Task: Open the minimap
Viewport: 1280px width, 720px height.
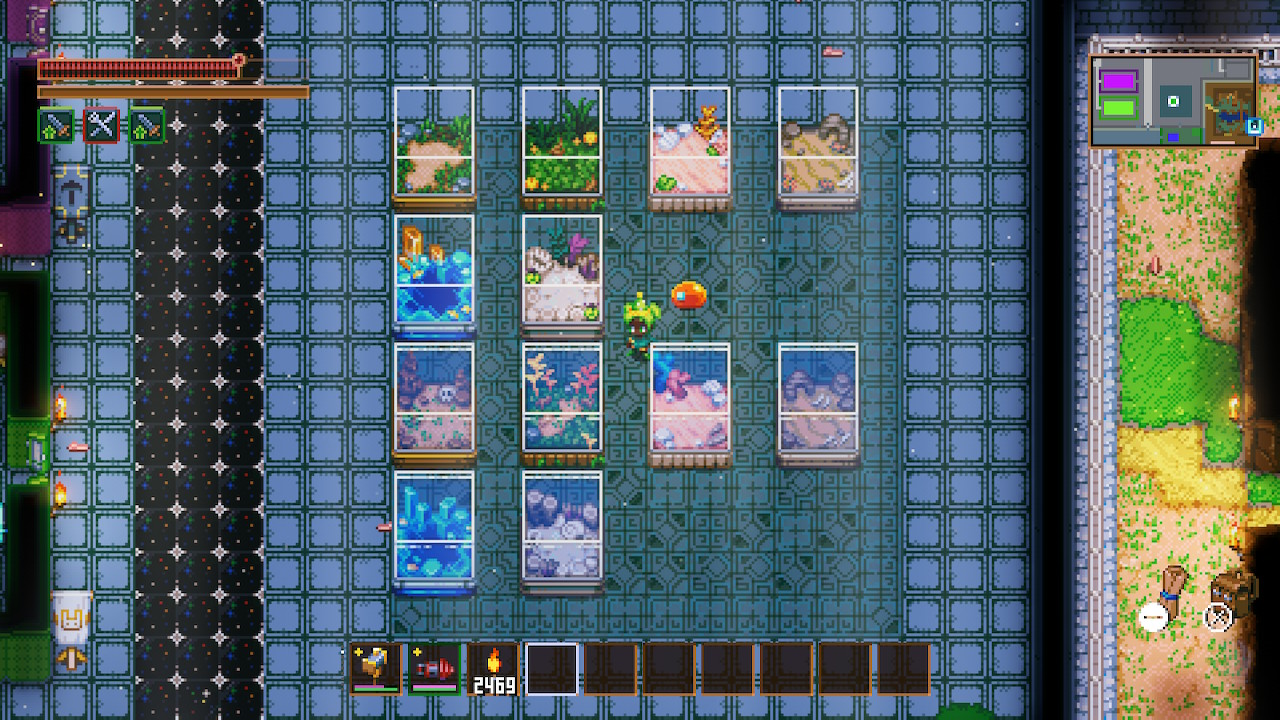Action: coord(1172,101)
